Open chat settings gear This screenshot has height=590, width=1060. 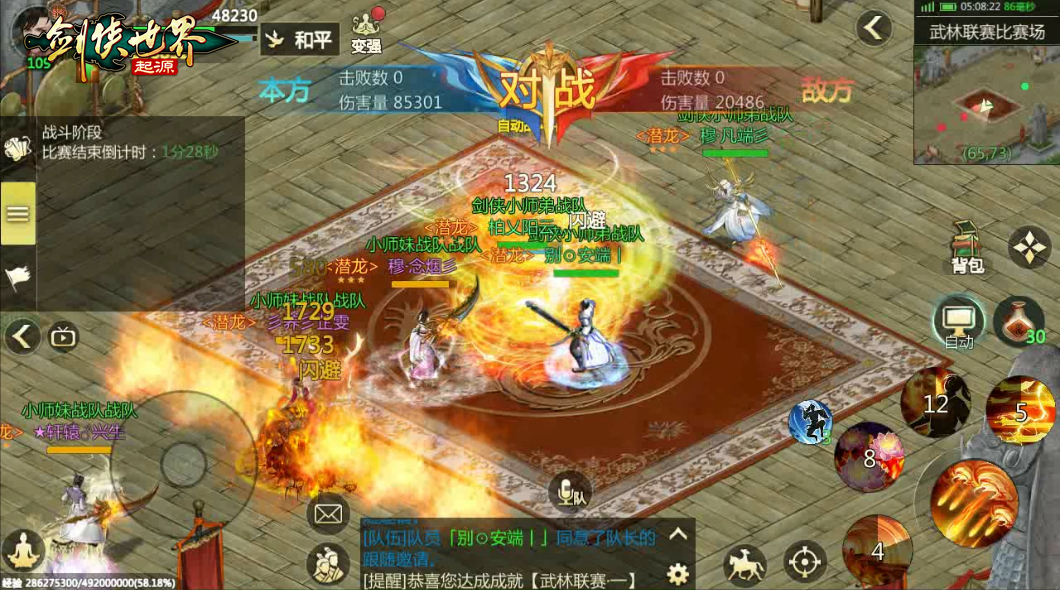(678, 574)
